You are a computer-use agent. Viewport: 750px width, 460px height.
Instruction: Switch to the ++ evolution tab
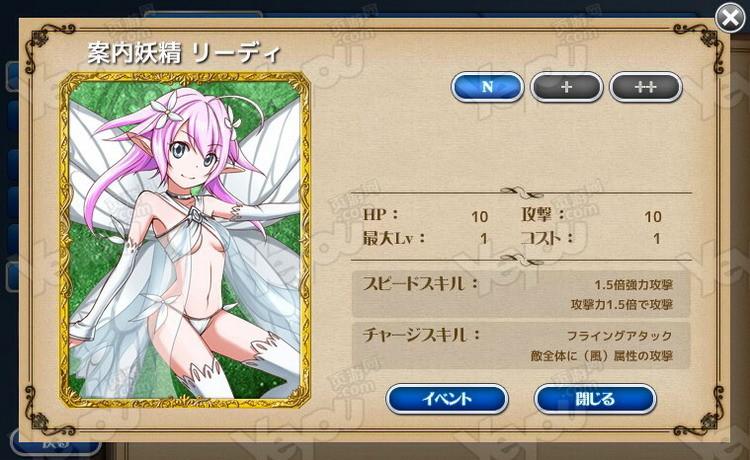point(645,87)
